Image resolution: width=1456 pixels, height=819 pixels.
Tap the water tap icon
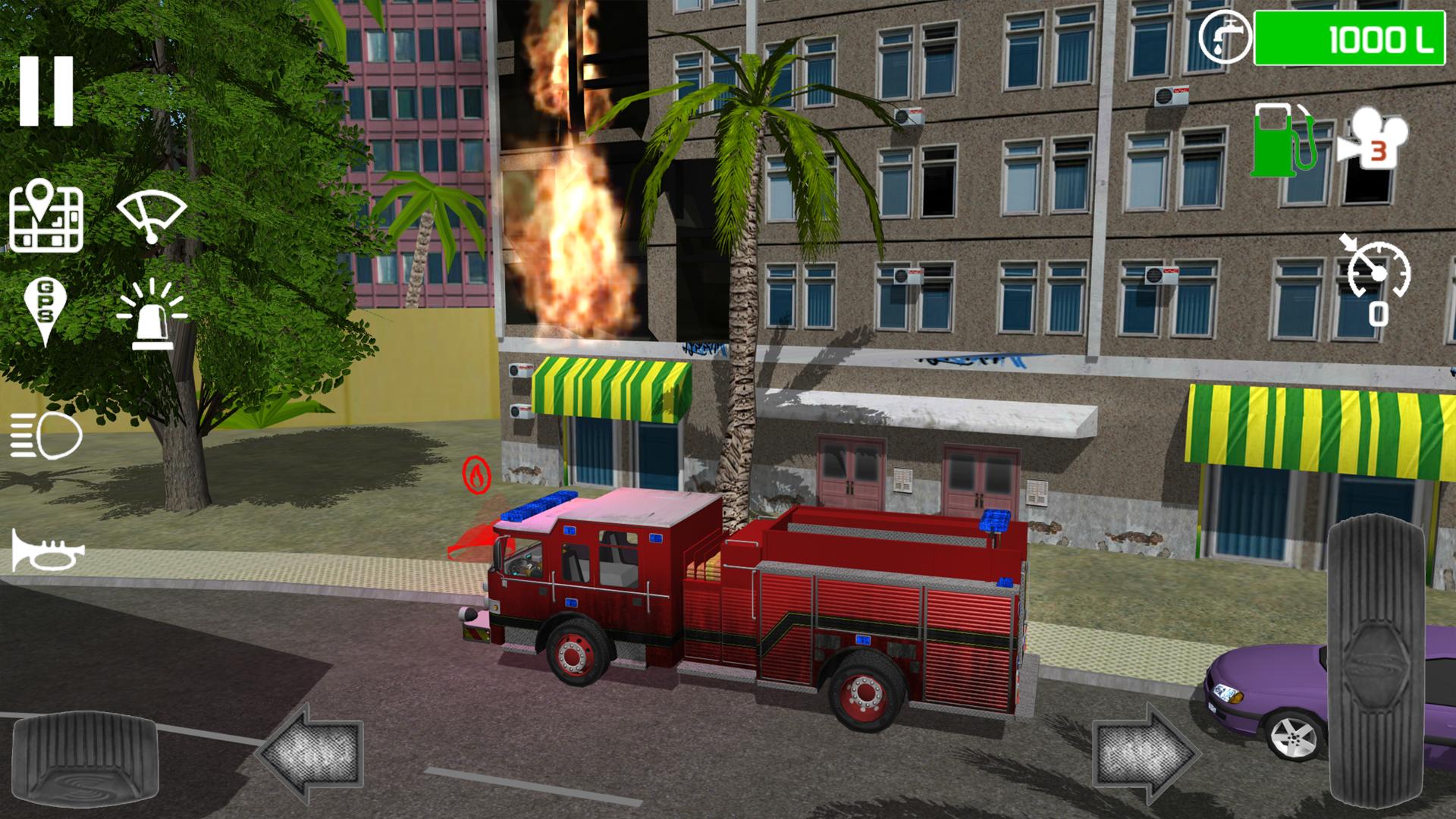pyautogui.click(x=1225, y=36)
